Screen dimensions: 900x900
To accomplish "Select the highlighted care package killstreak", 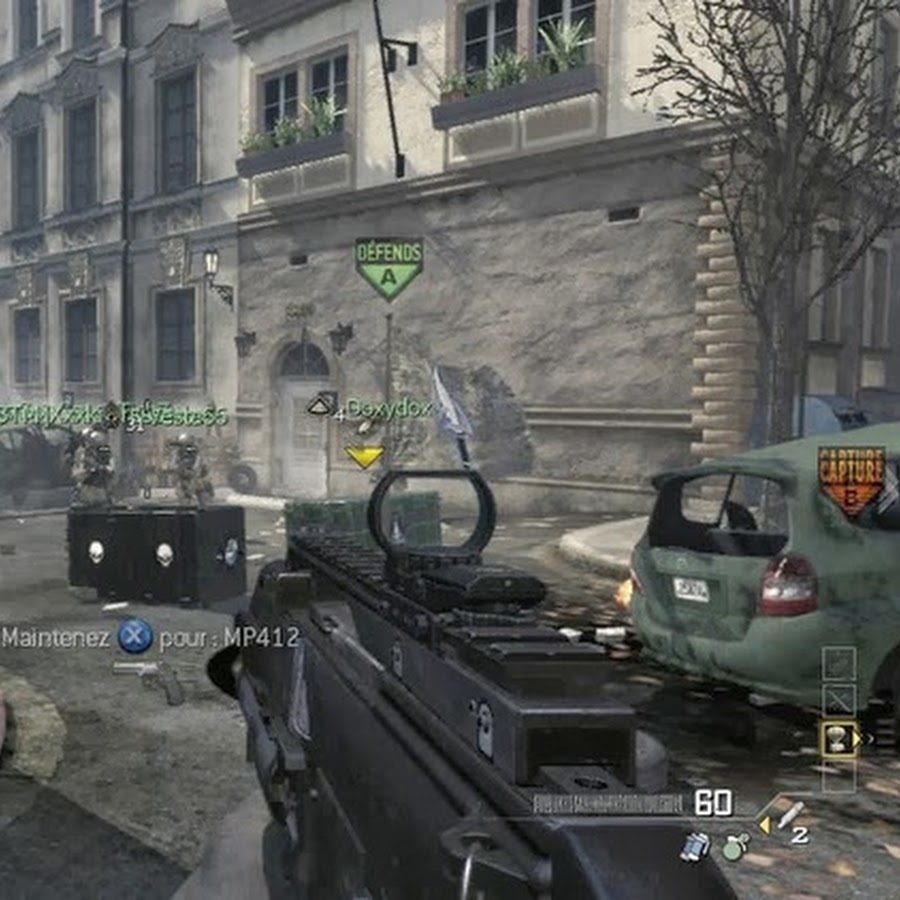I will [x=839, y=738].
